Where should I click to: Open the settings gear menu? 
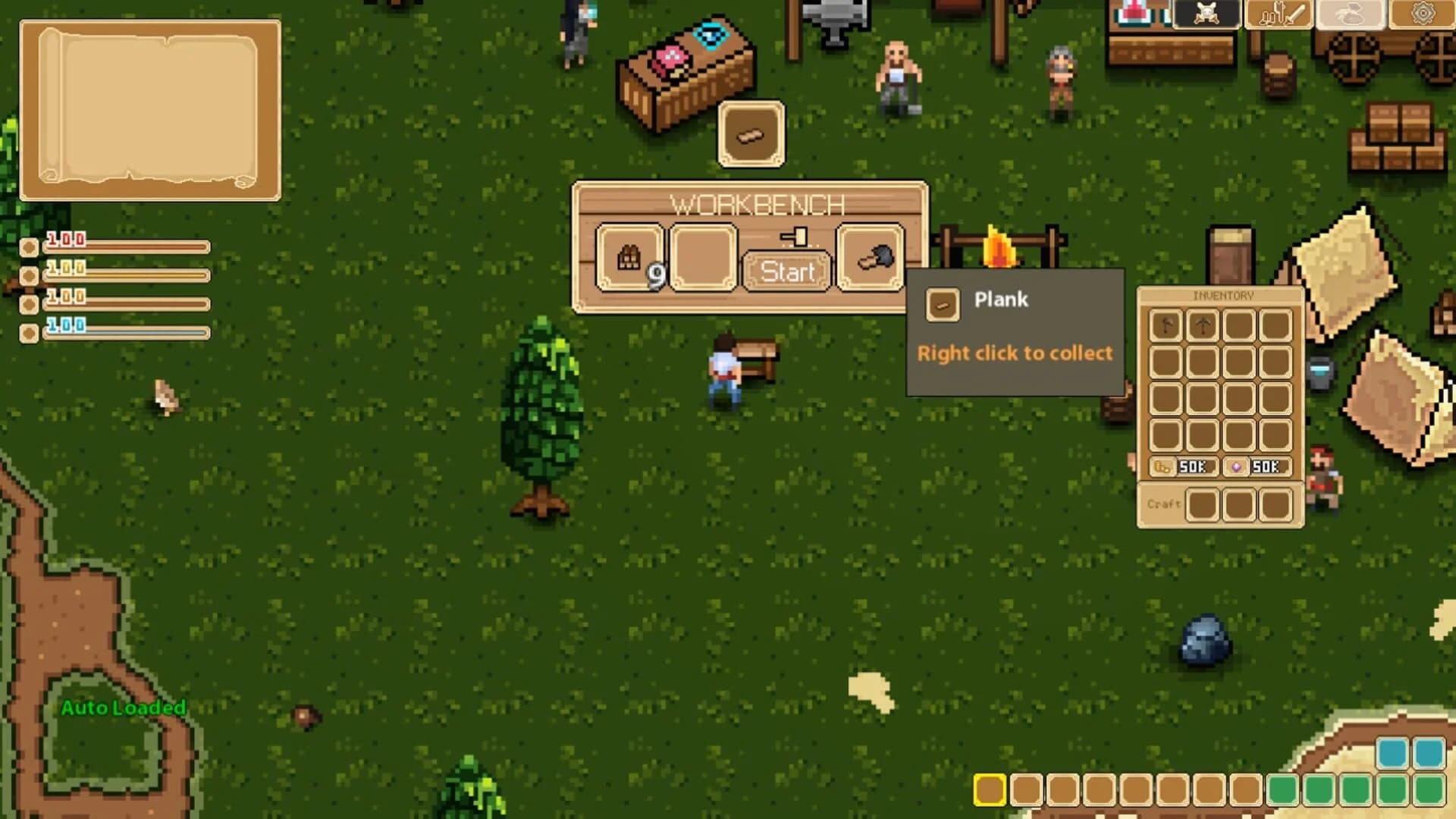(1422, 13)
